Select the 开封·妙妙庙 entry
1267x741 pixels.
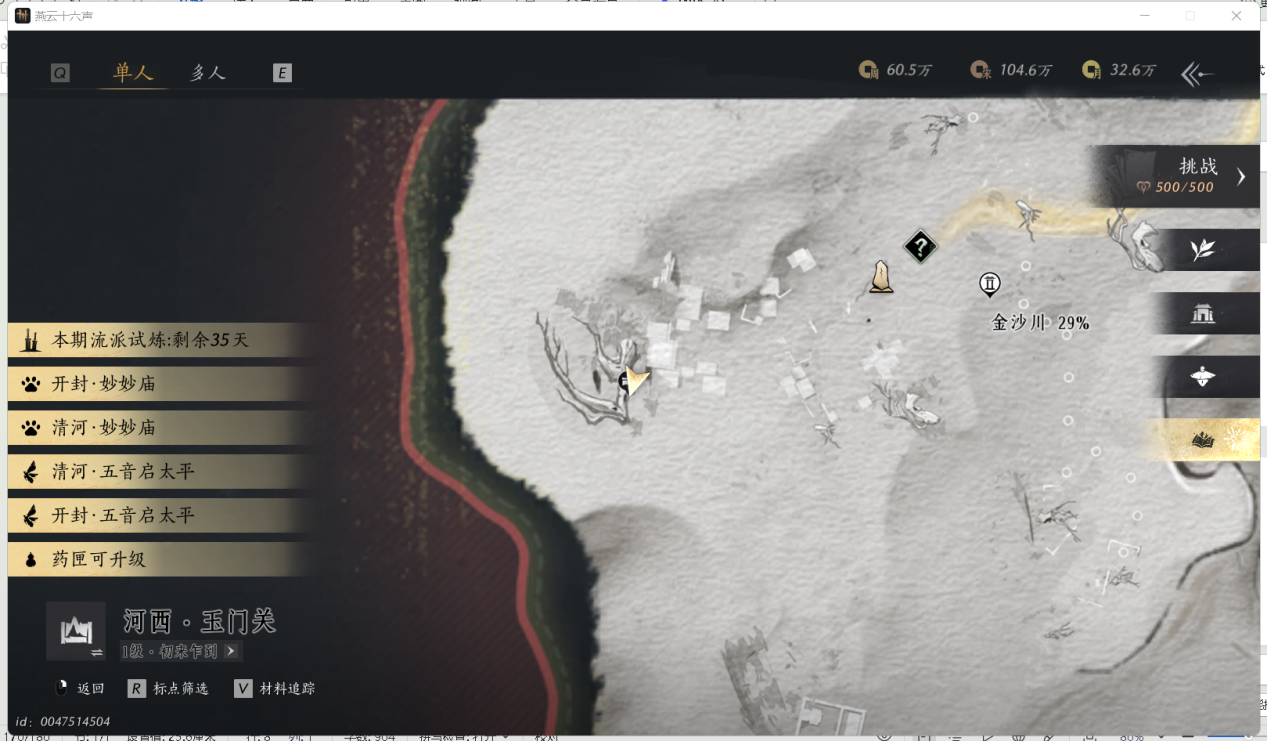pos(104,384)
